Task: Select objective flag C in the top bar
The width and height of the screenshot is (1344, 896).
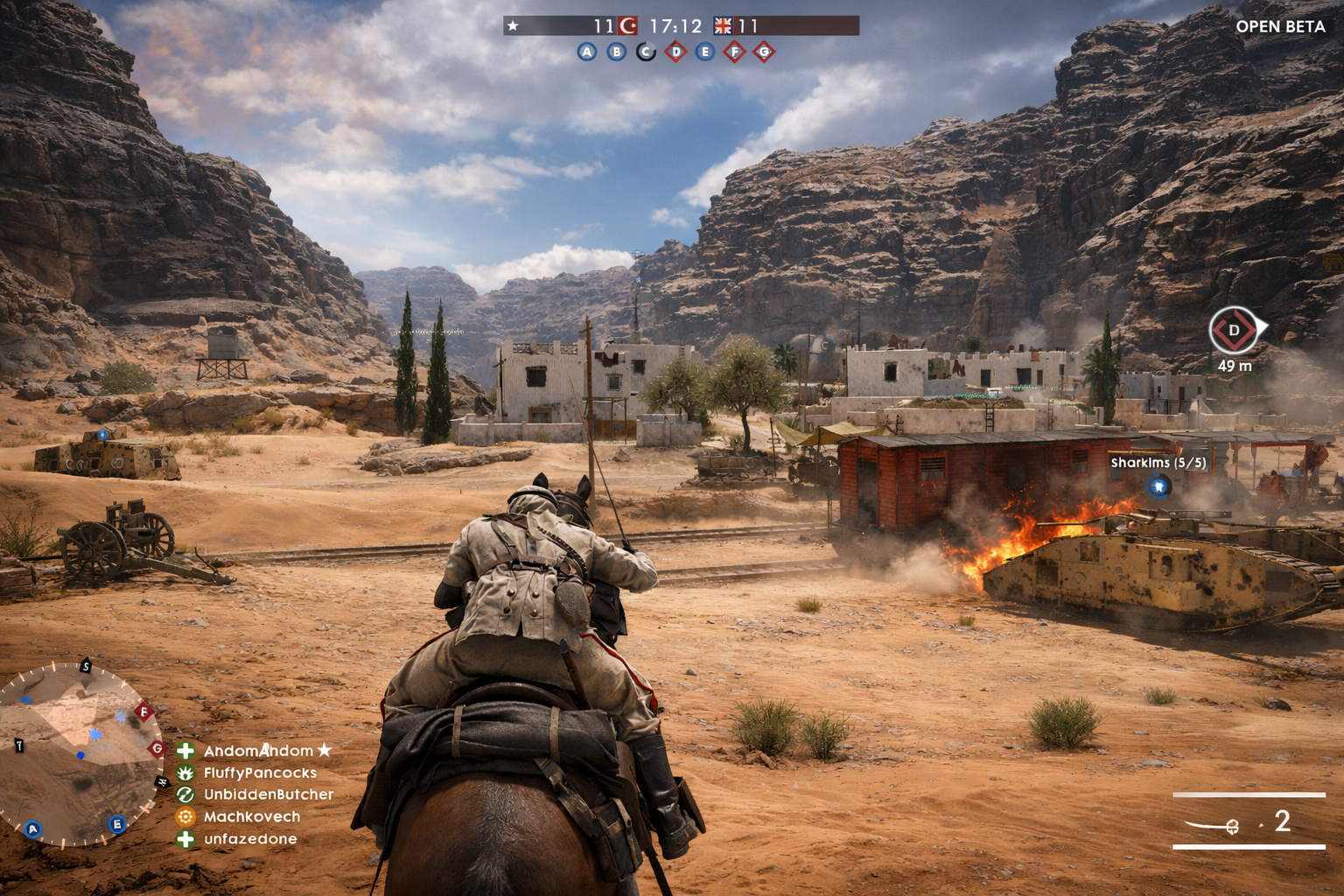Action: [646, 52]
